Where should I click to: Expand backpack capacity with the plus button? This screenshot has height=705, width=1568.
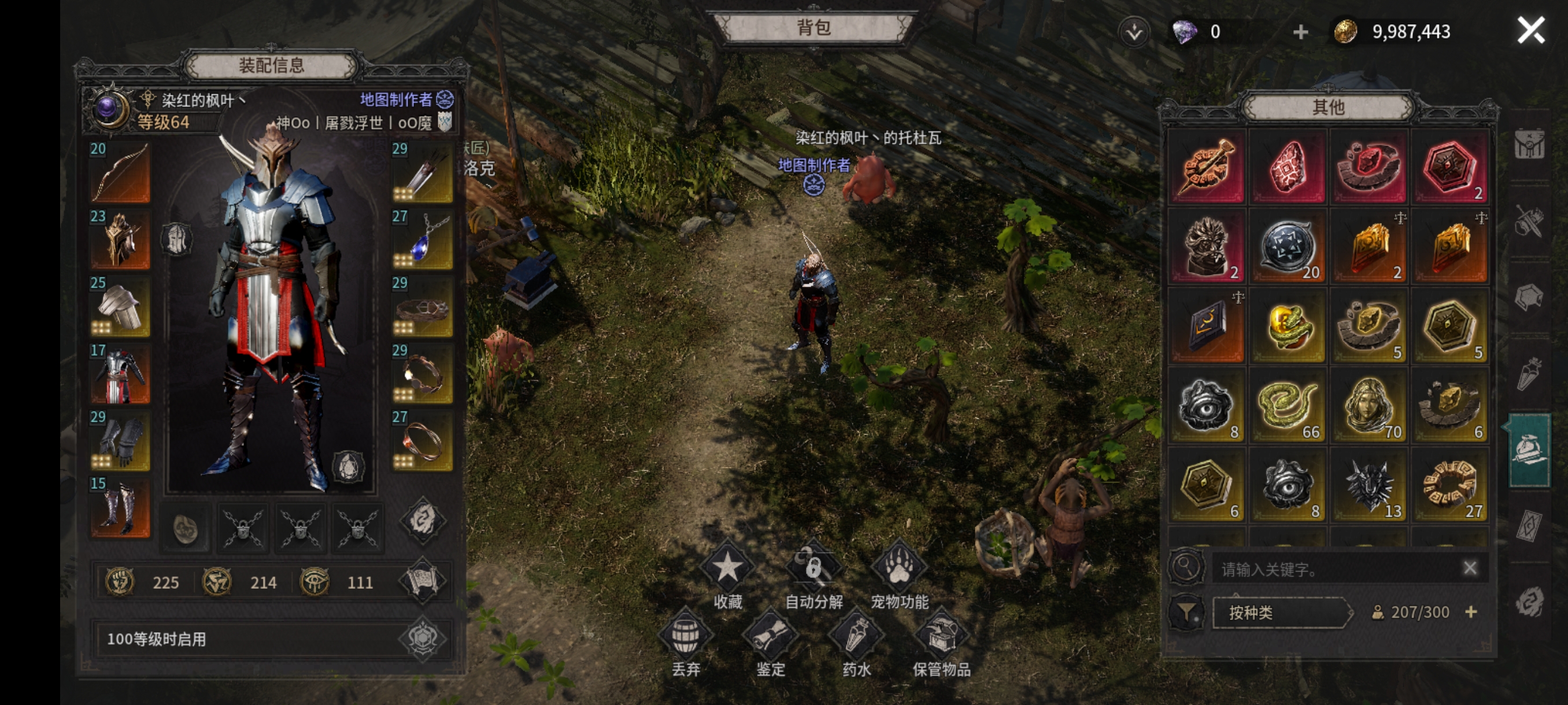tap(1471, 612)
